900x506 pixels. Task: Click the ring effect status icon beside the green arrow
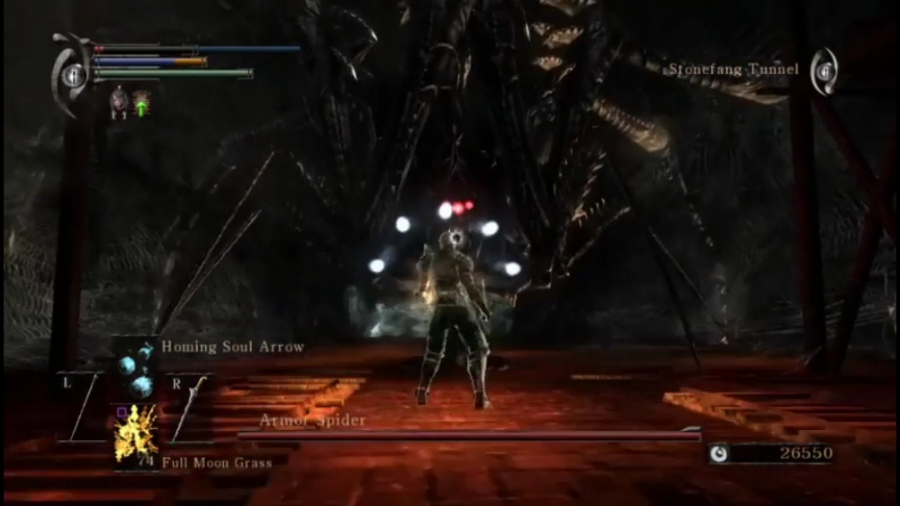coord(119,99)
